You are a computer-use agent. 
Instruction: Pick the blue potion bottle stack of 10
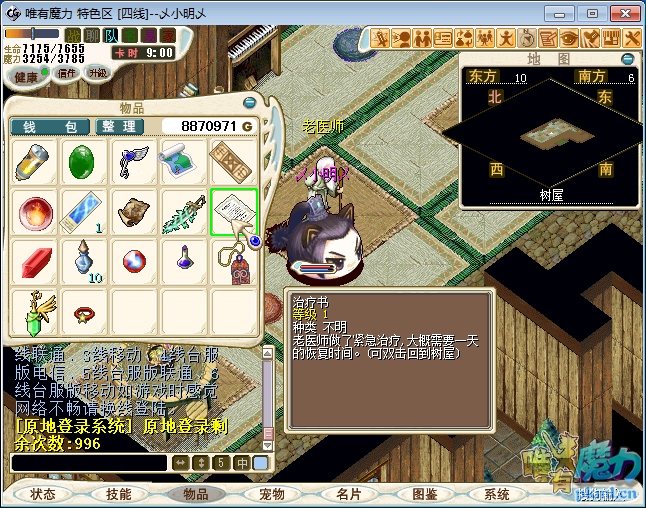point(85,262)
